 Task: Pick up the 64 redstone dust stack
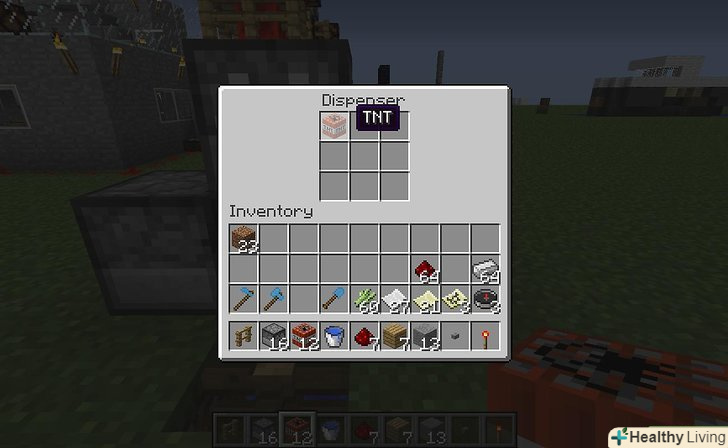point(425,269)
